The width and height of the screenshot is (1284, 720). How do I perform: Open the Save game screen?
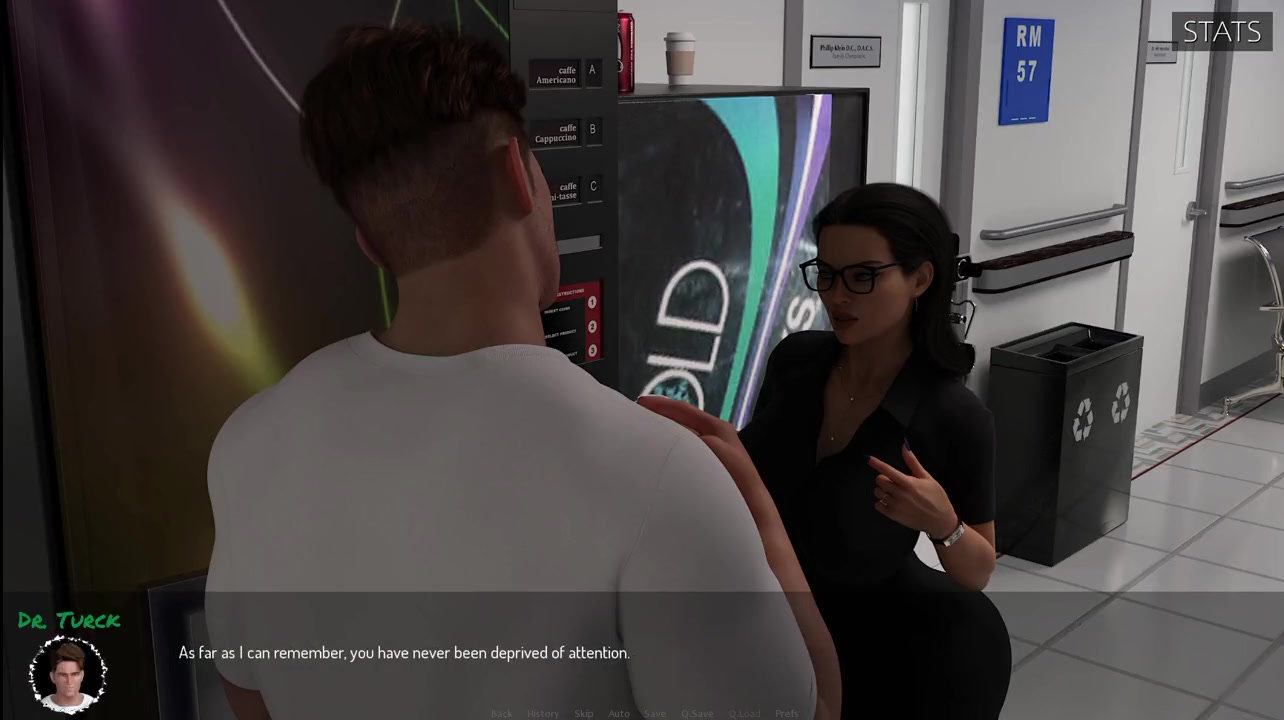click(x=654, y=713)
